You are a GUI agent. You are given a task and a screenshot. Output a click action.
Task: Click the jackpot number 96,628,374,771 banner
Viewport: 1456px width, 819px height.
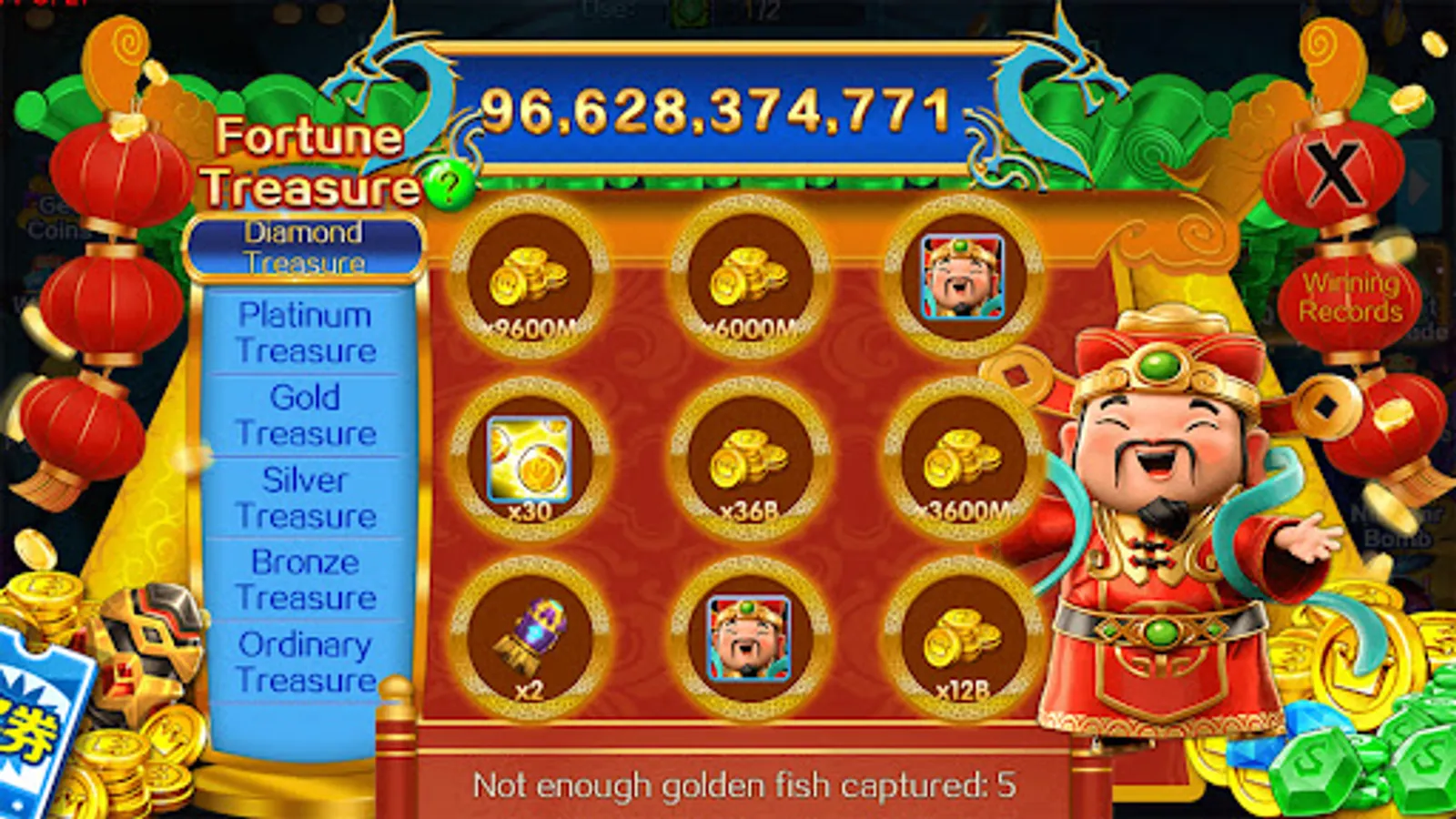point(719,109)
